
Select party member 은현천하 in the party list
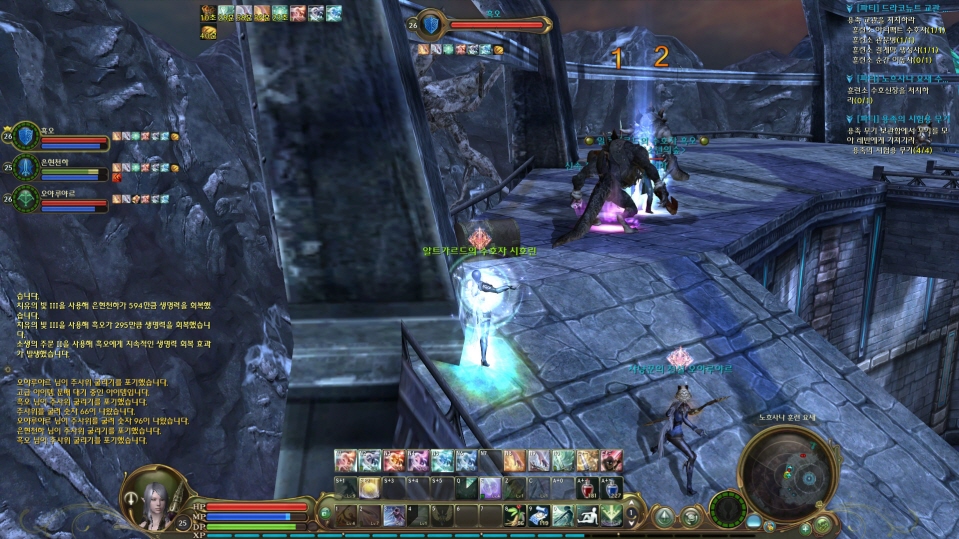click(x=60, y=167)
